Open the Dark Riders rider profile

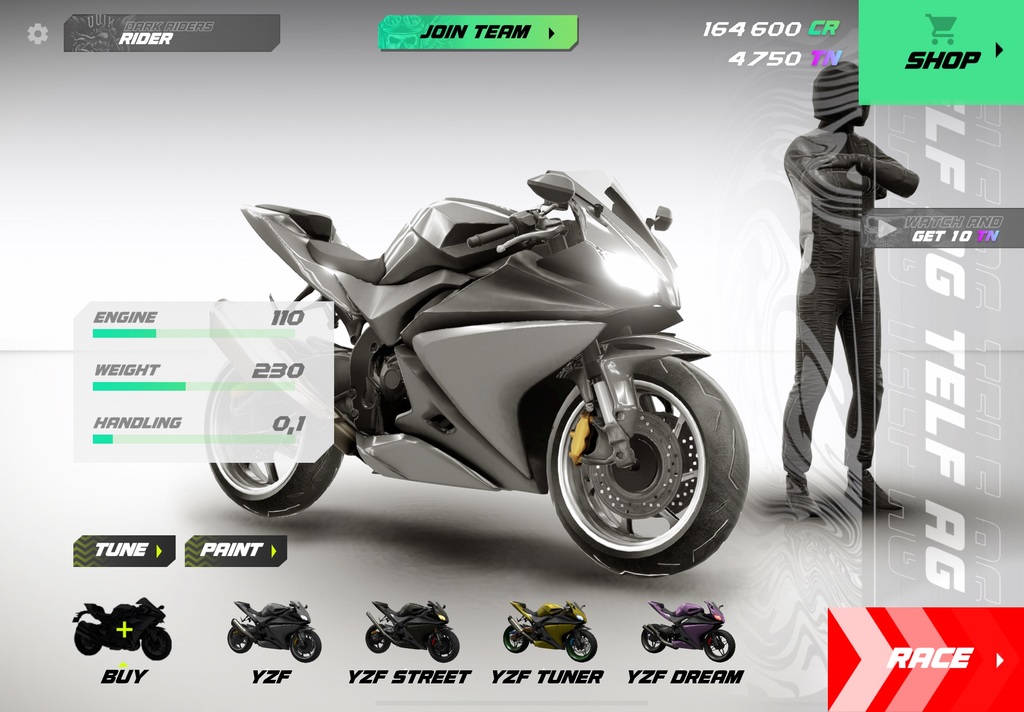tap(171, 33)
